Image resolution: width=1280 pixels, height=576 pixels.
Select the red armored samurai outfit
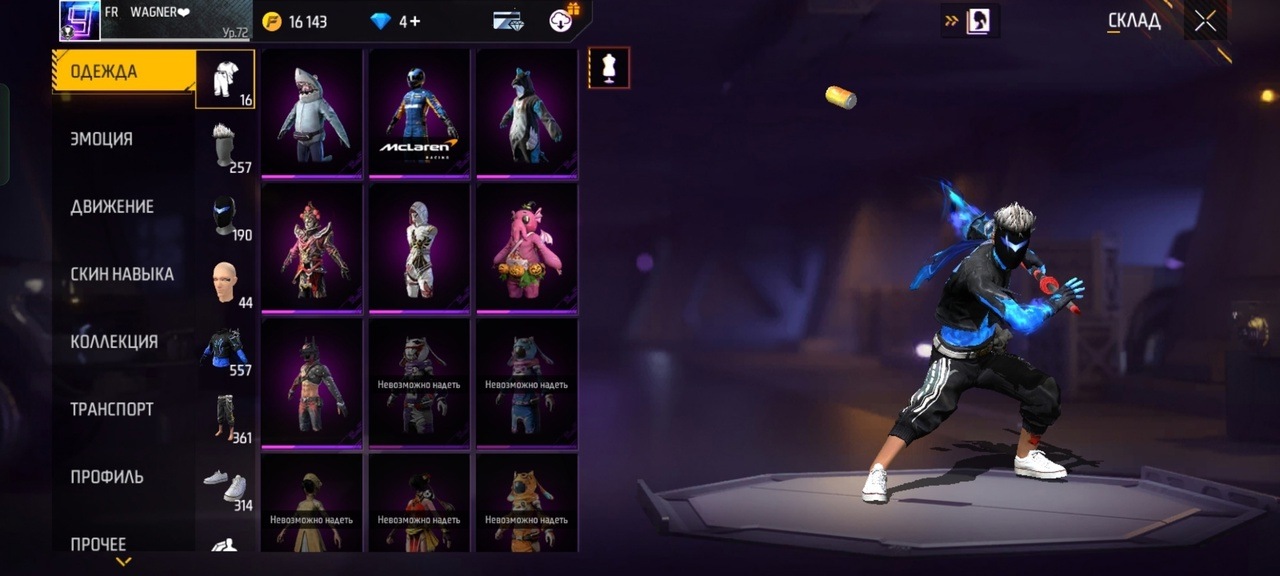(x=312, y=247)
